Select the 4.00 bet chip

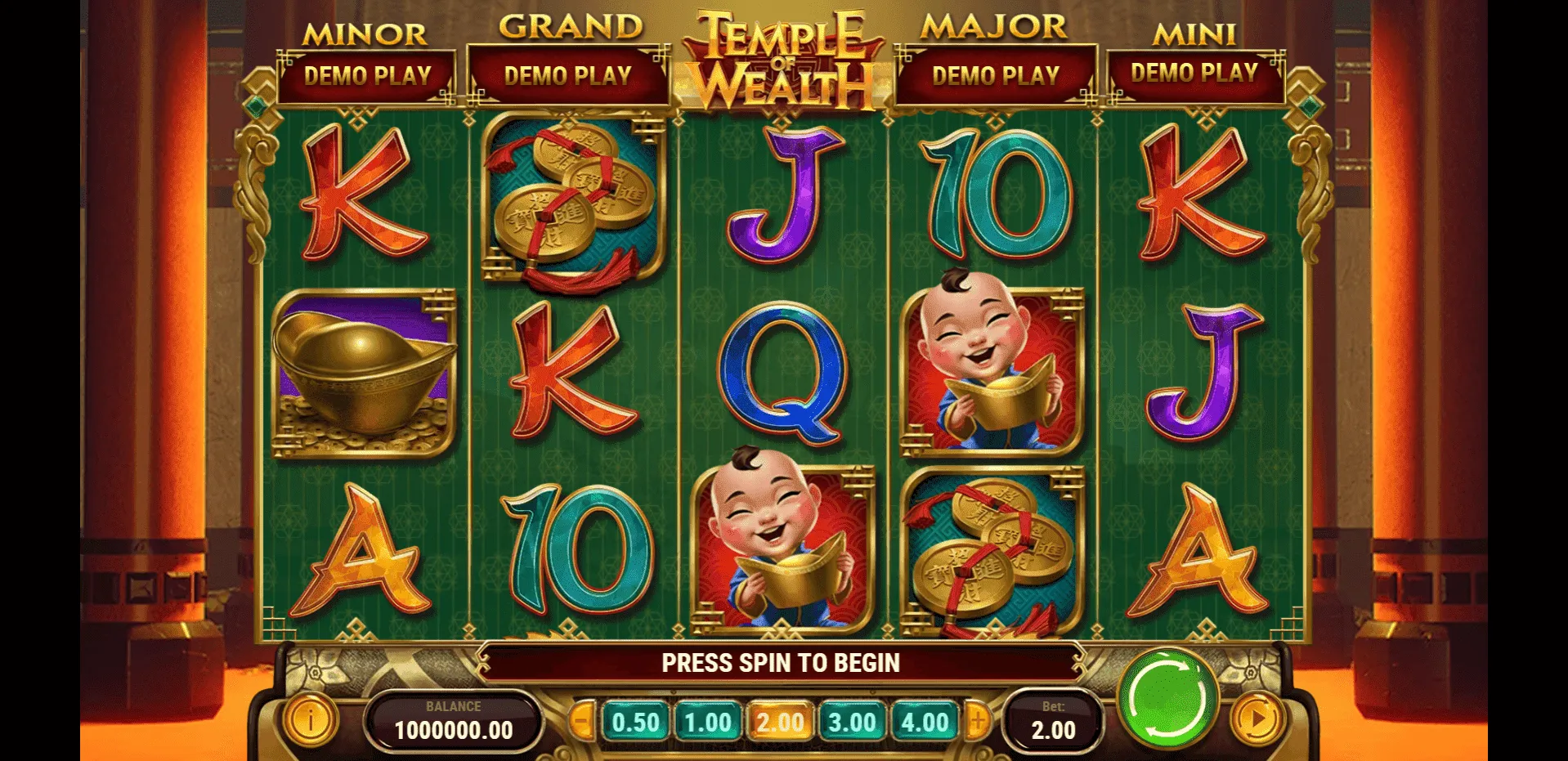(924, 721)
